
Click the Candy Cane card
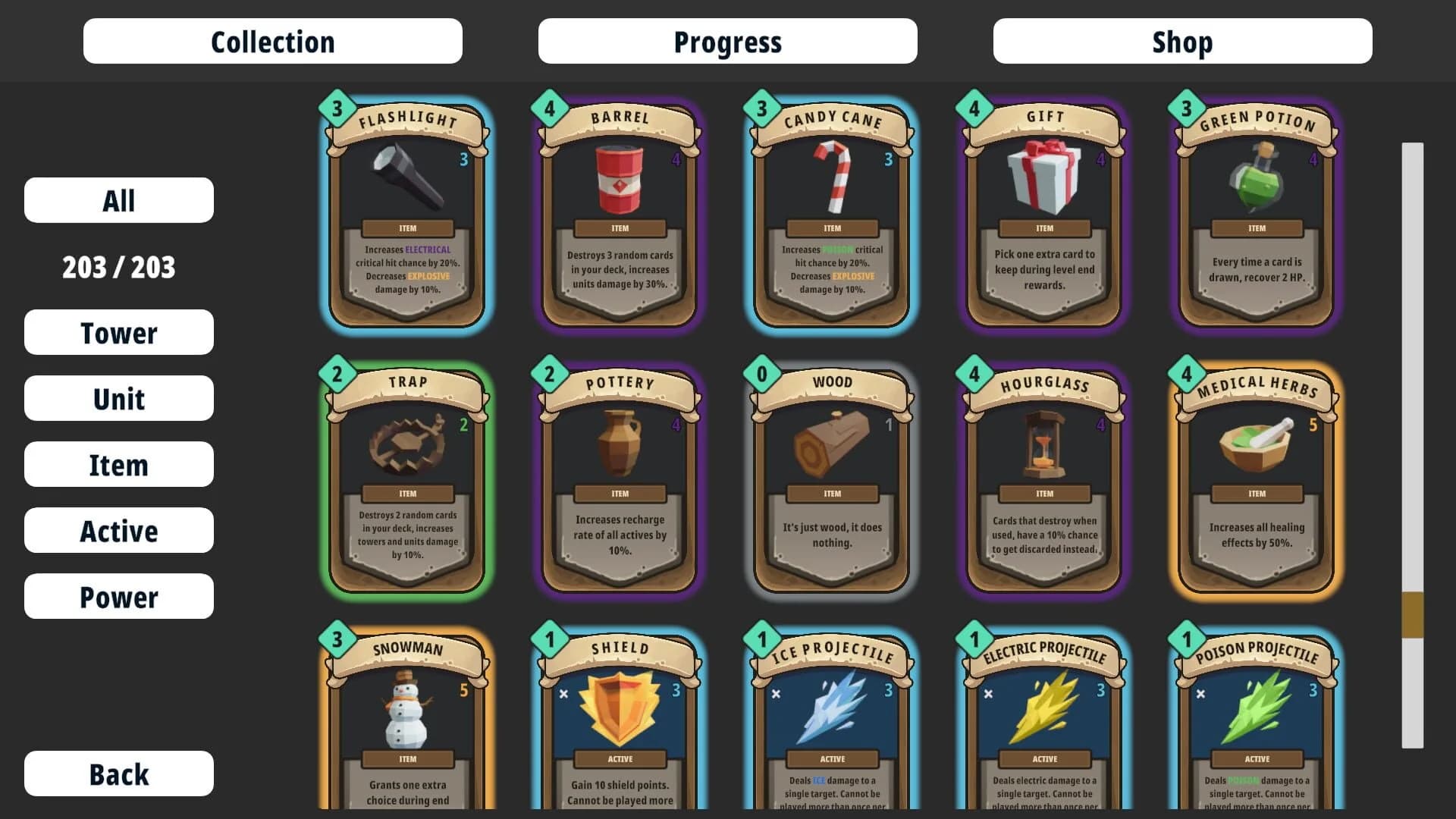coord(831,212)
